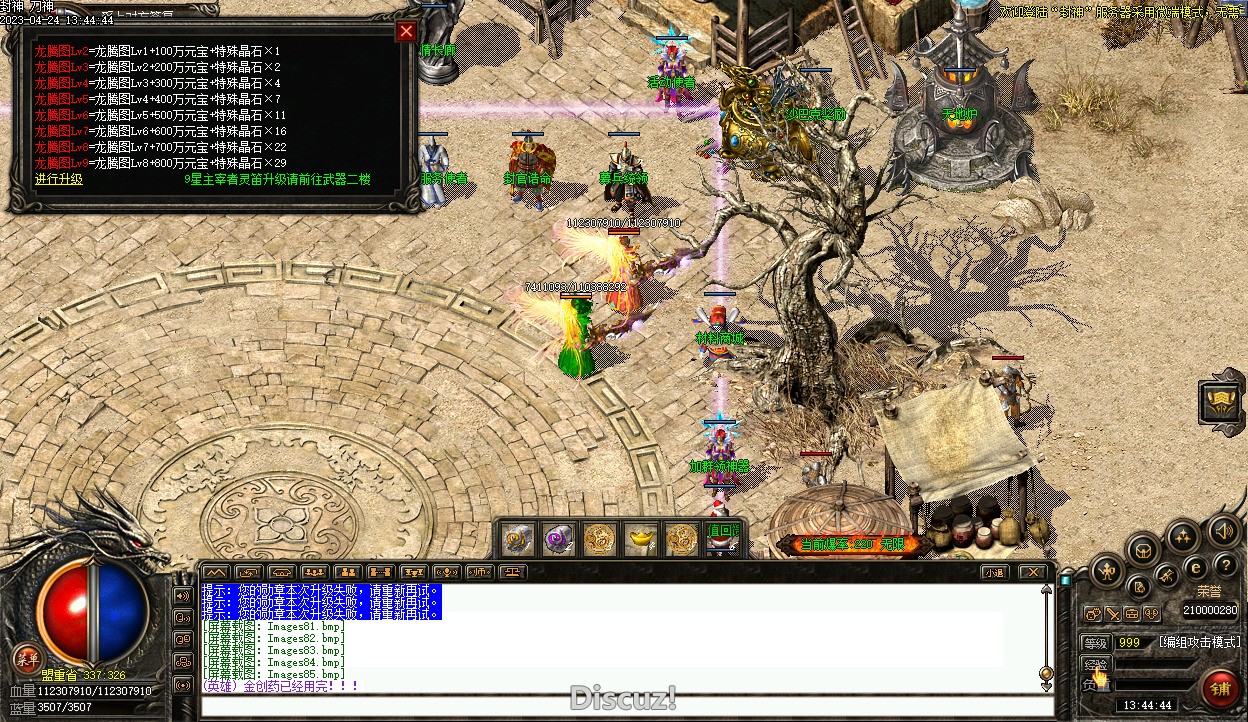The height and width of the screenshot is (722, 1248).
Task: Open the sparkling stars skills icon
Action: [1183, 535]
